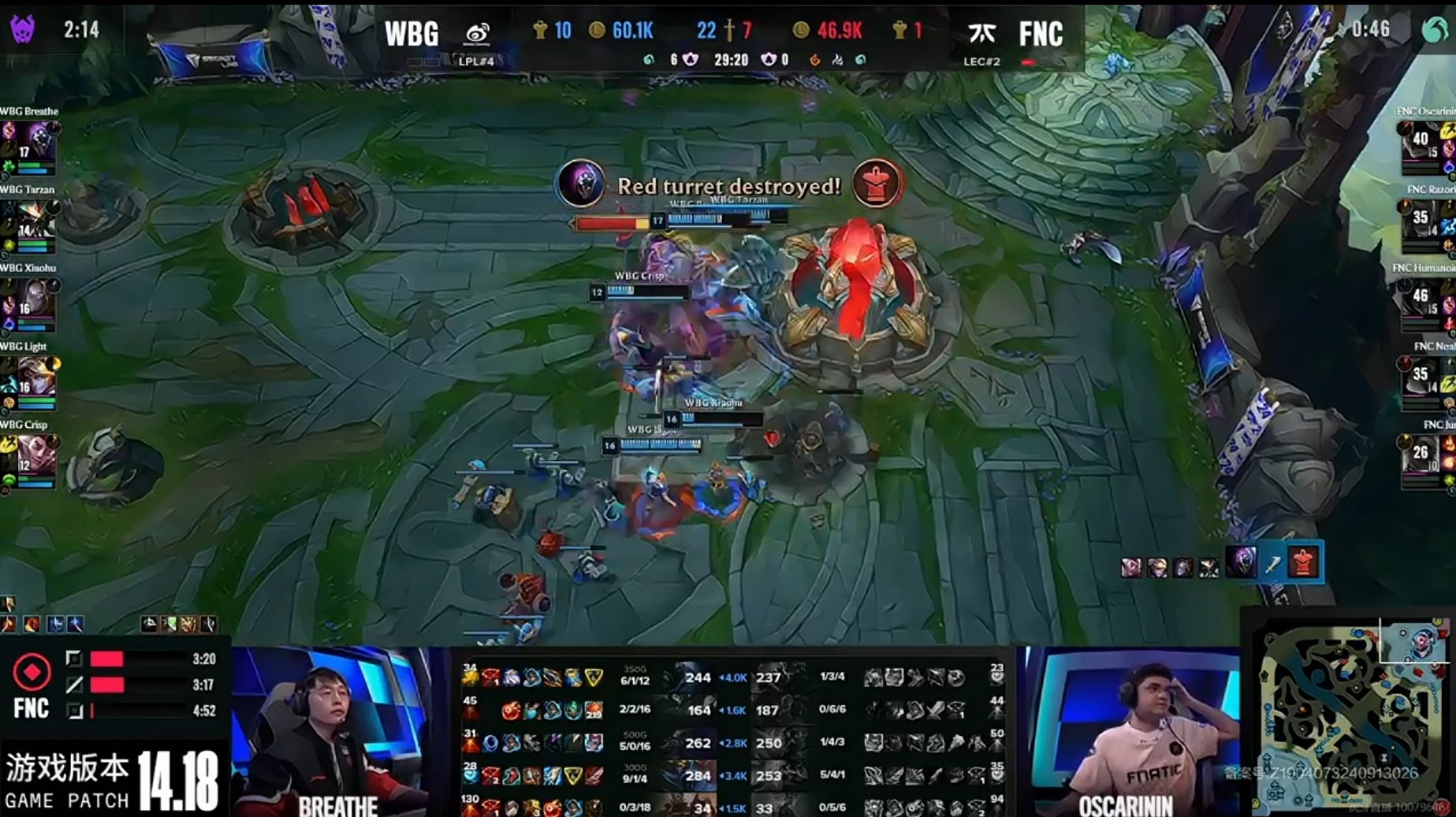Click the red turret icon in kill feed

1303,563
